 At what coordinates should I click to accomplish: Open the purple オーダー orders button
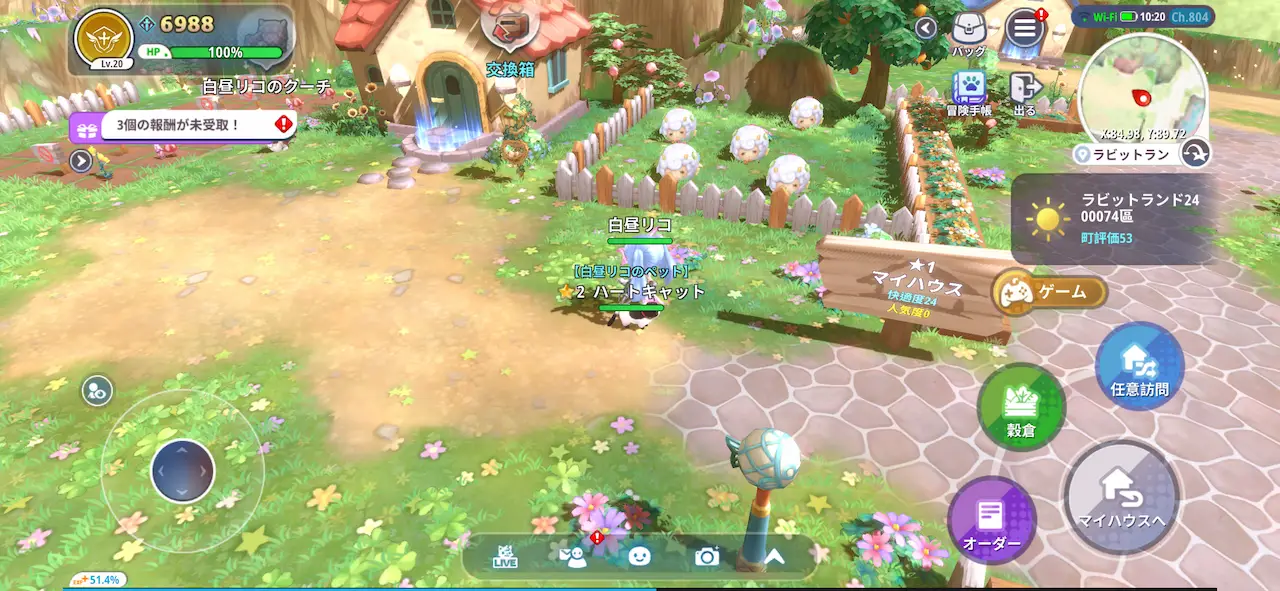click(x=991, y=520)
